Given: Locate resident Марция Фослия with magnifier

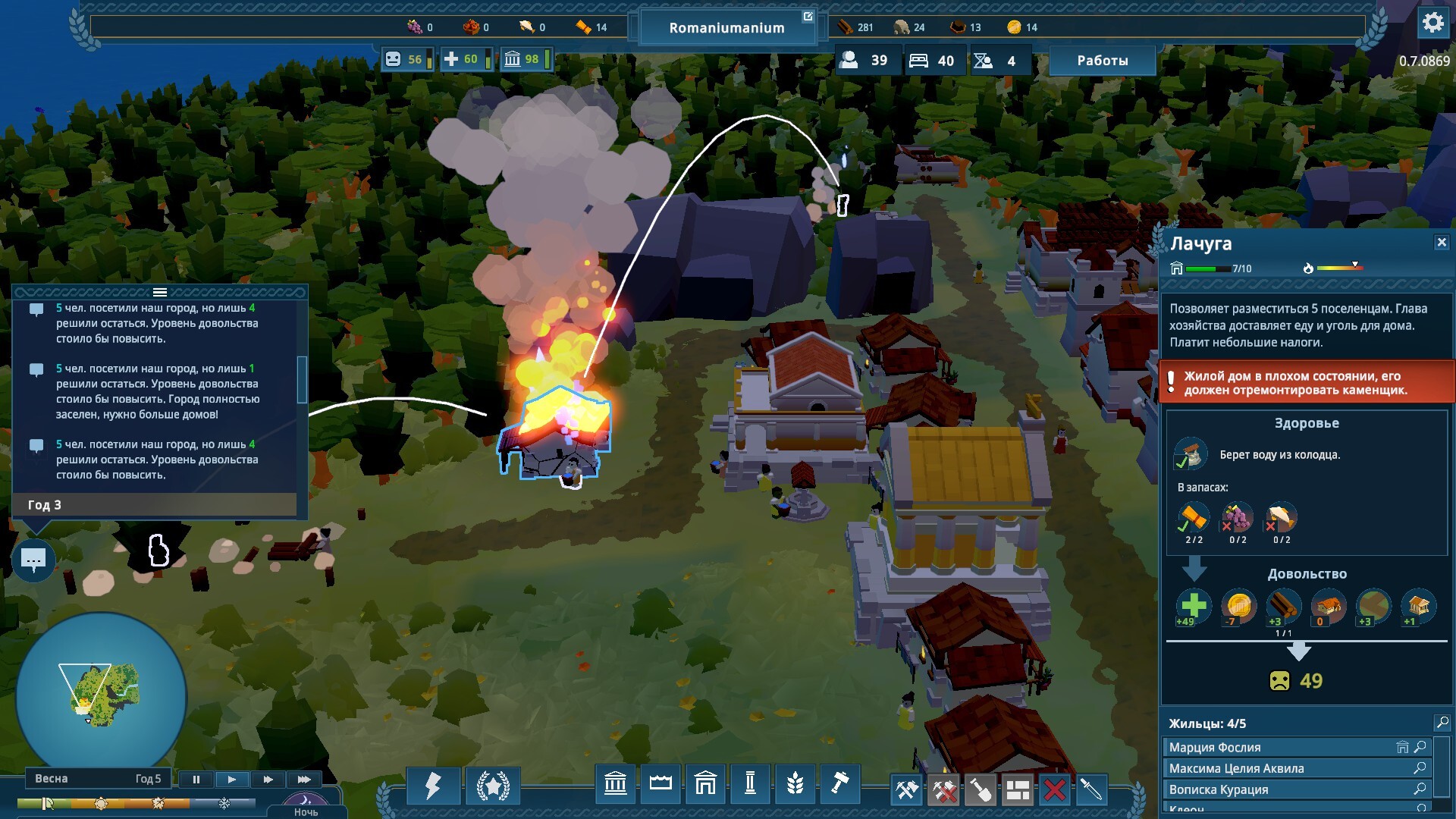Looking at the screenshot, I should [1420, 747].
